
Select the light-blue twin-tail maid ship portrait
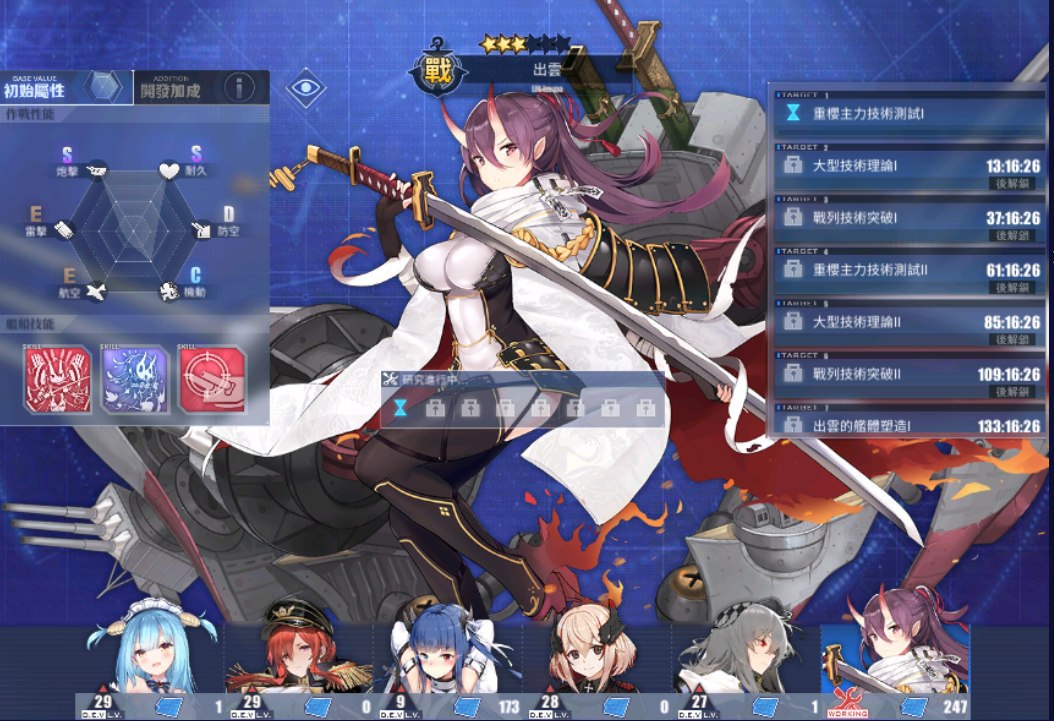click(x=150, y=660)
